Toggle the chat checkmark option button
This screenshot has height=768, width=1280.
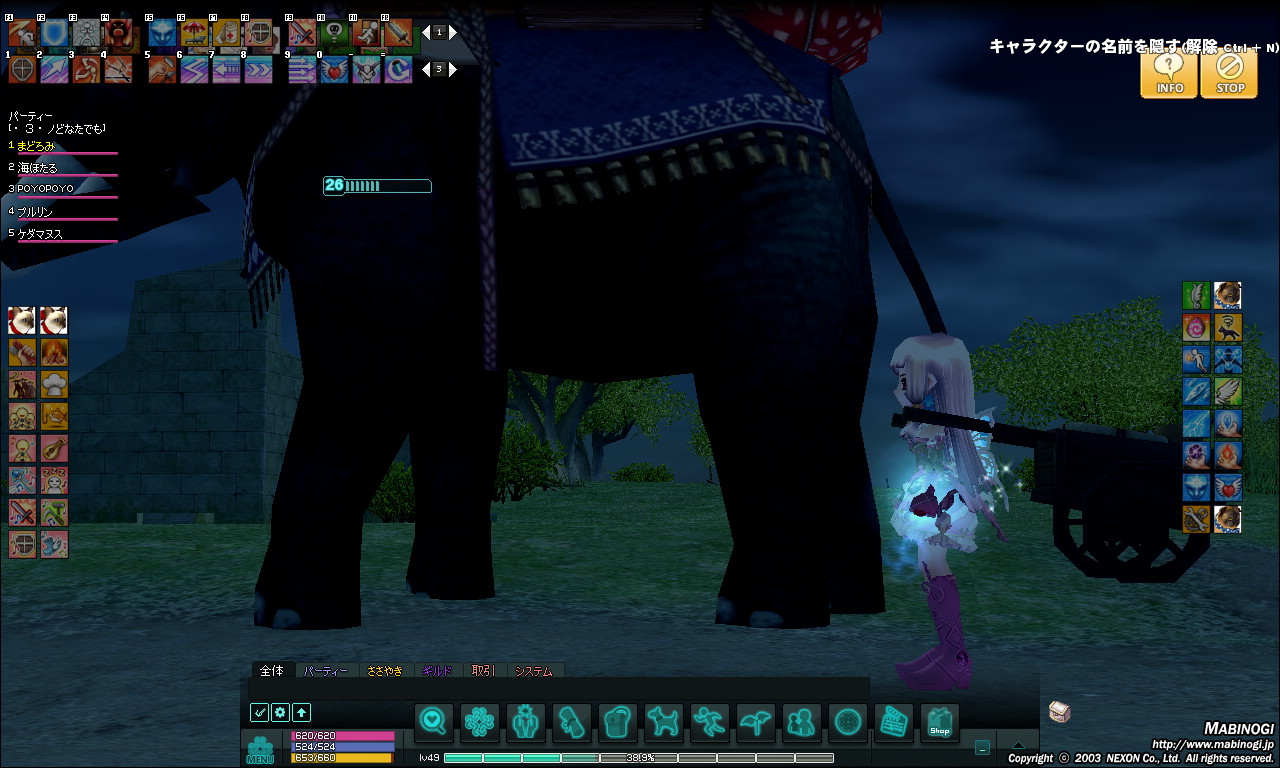259,713
